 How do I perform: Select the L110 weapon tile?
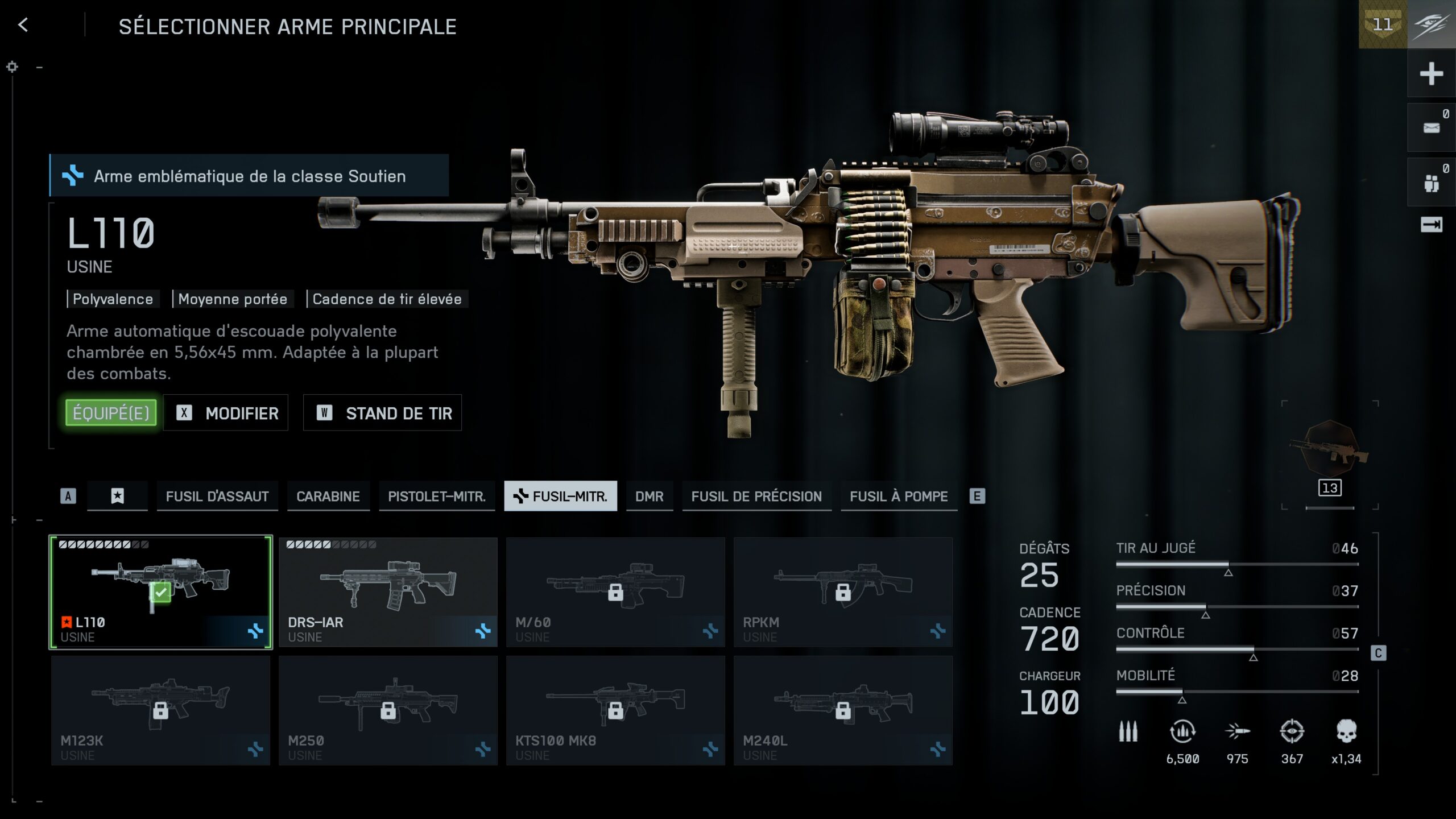point(161,591)
